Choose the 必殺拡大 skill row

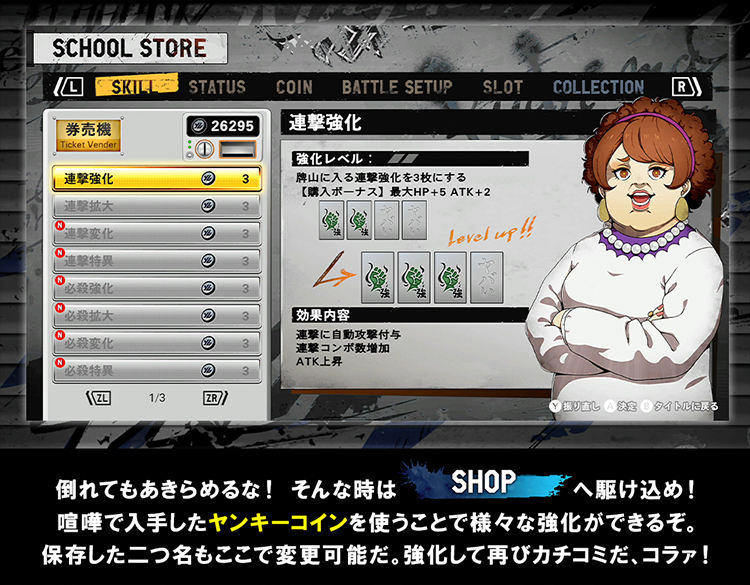tap(157, 316)
